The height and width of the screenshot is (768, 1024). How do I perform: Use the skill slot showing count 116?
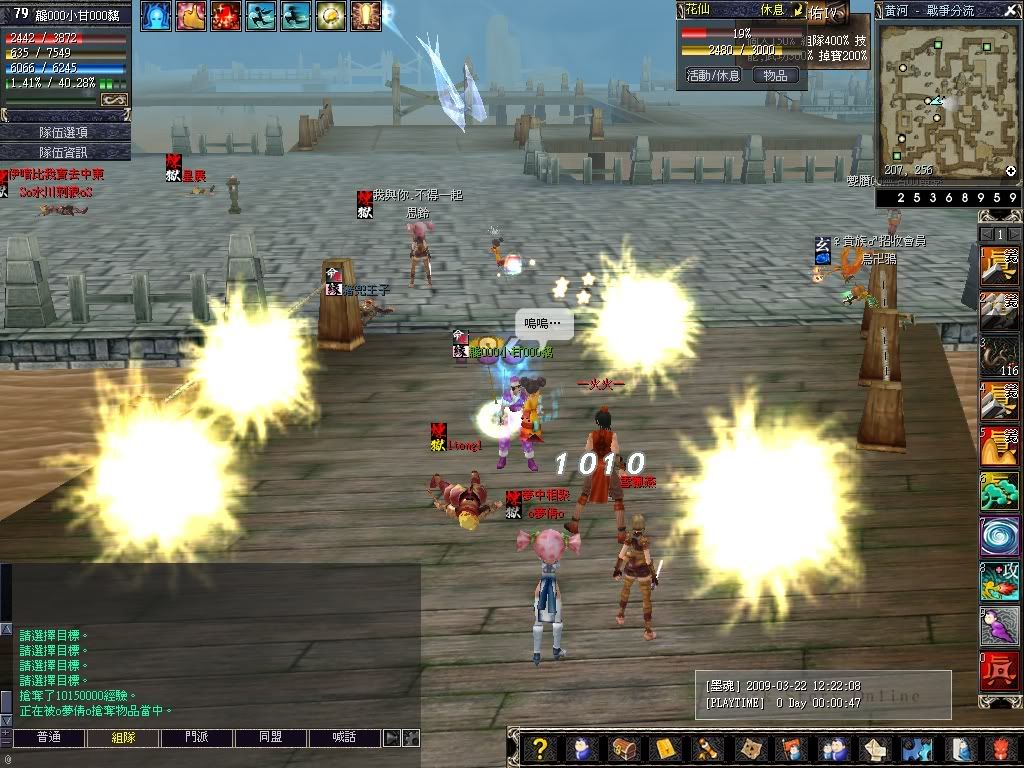999,356
